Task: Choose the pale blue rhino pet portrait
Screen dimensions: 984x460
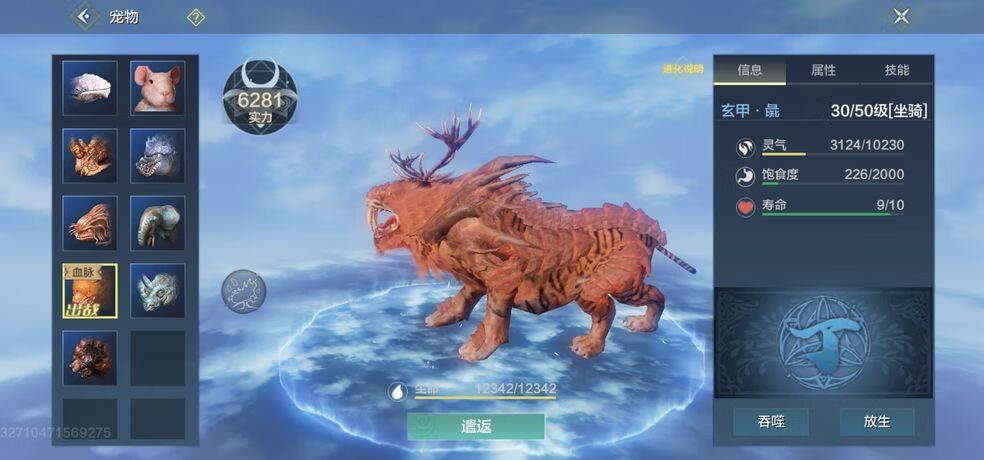Action: (158, 291)
